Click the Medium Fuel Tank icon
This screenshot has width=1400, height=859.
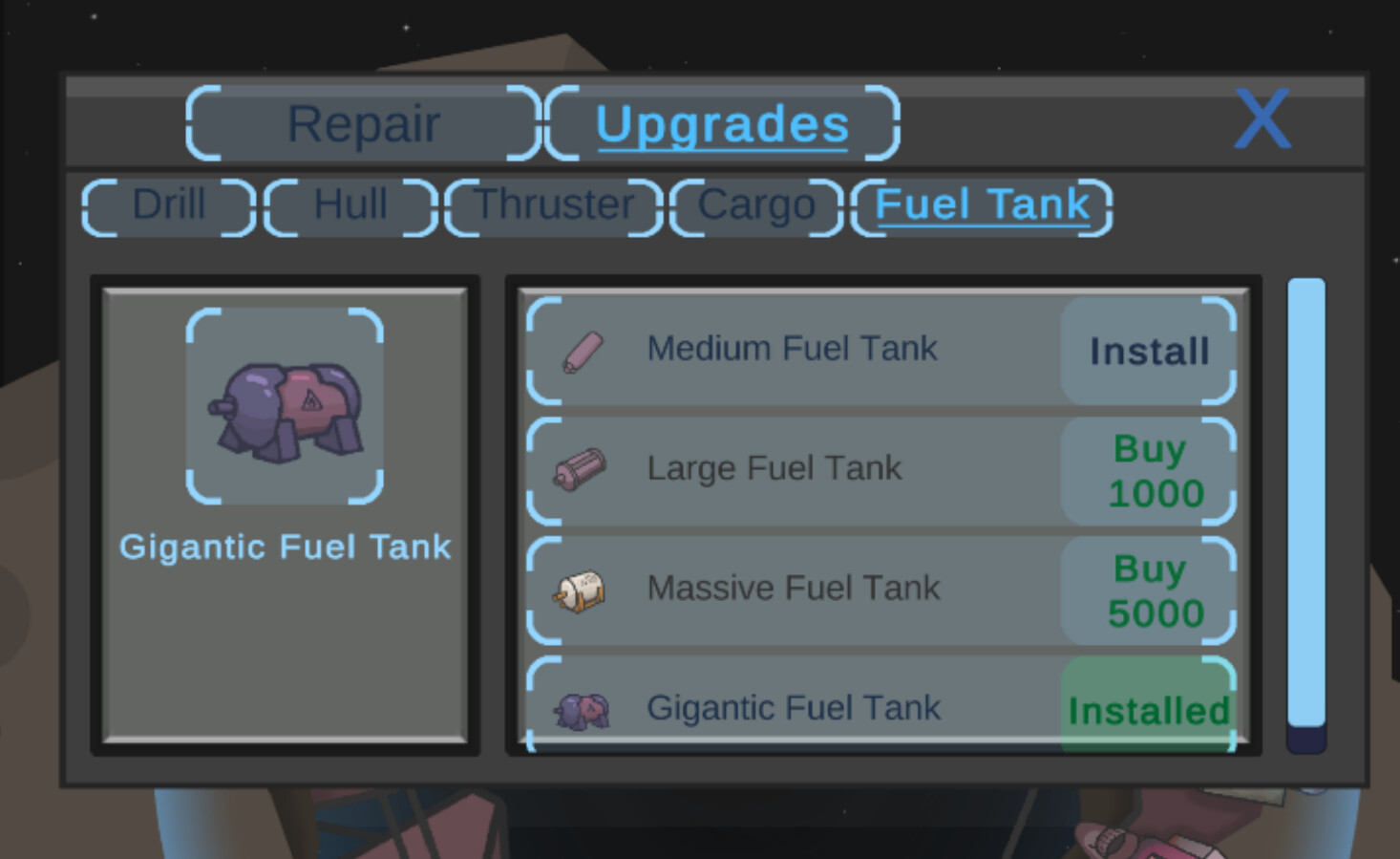click(x=581, y=350)
